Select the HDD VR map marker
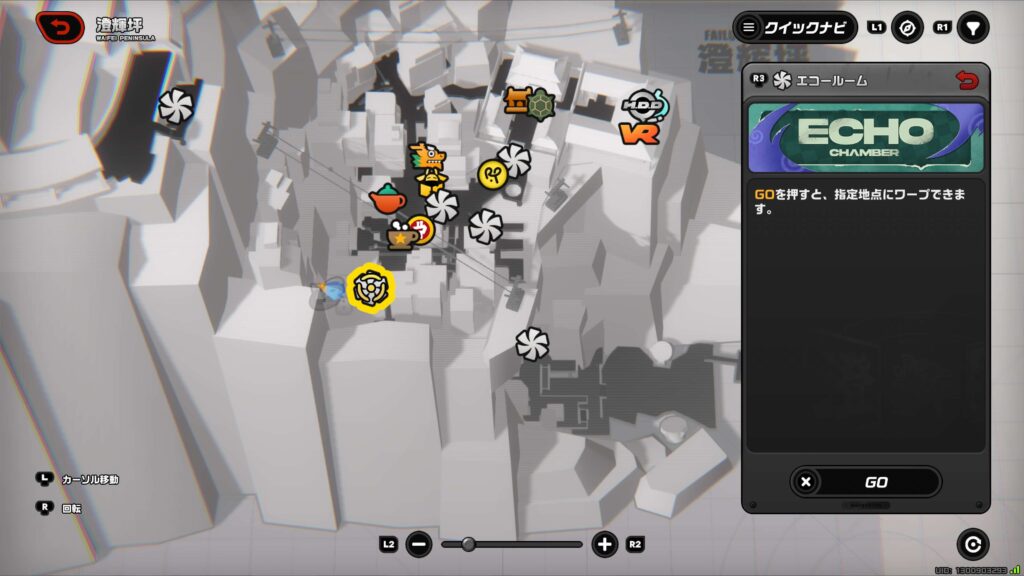 pos(641,117)
